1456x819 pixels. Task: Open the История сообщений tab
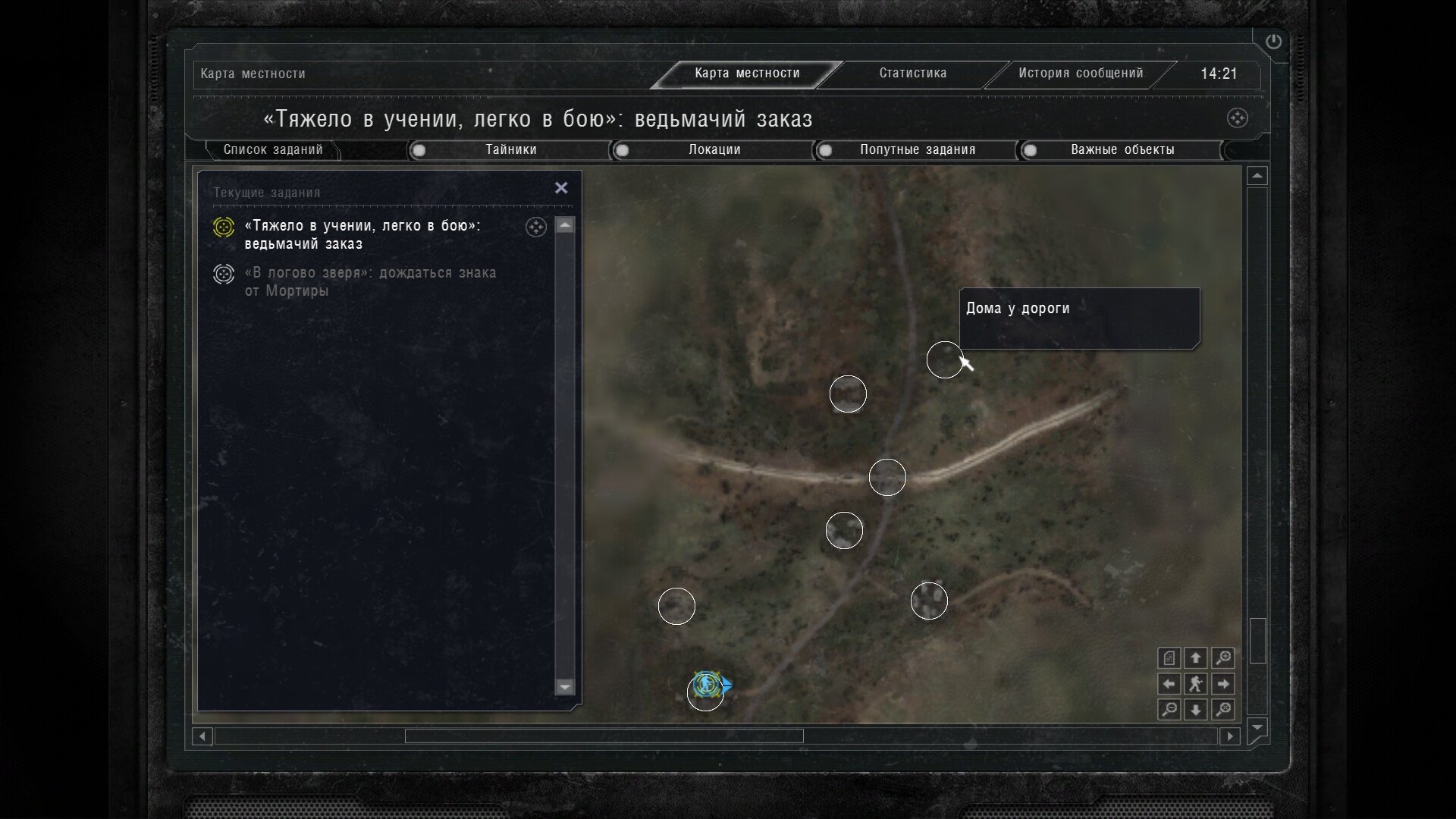point(1080,74)
